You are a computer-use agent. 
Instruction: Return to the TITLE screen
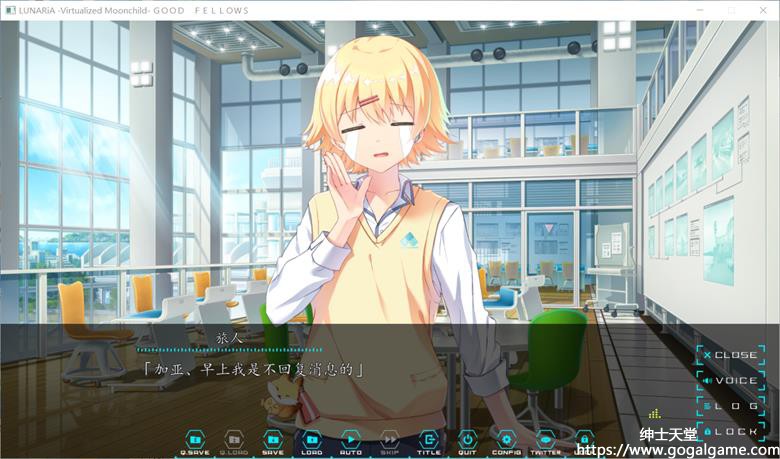click(x=429, y=441)
